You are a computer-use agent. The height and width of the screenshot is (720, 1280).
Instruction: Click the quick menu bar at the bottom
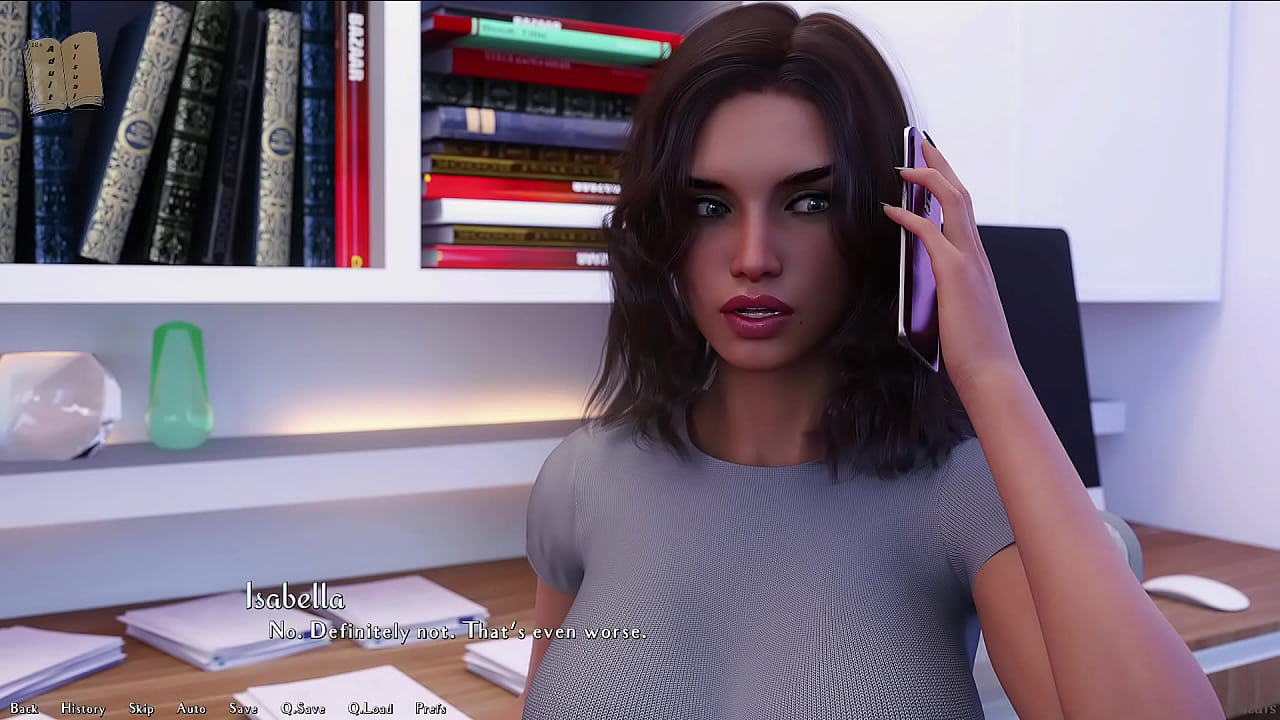pyautogui.click(x=230, y=708)
